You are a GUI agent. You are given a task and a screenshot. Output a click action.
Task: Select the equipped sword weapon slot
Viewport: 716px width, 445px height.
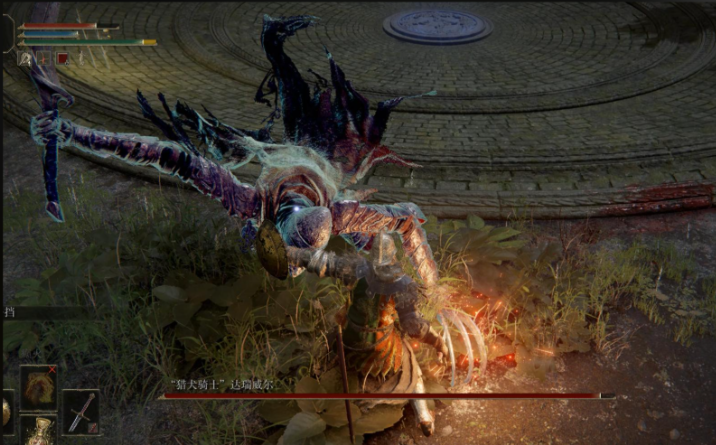(81, 410)
